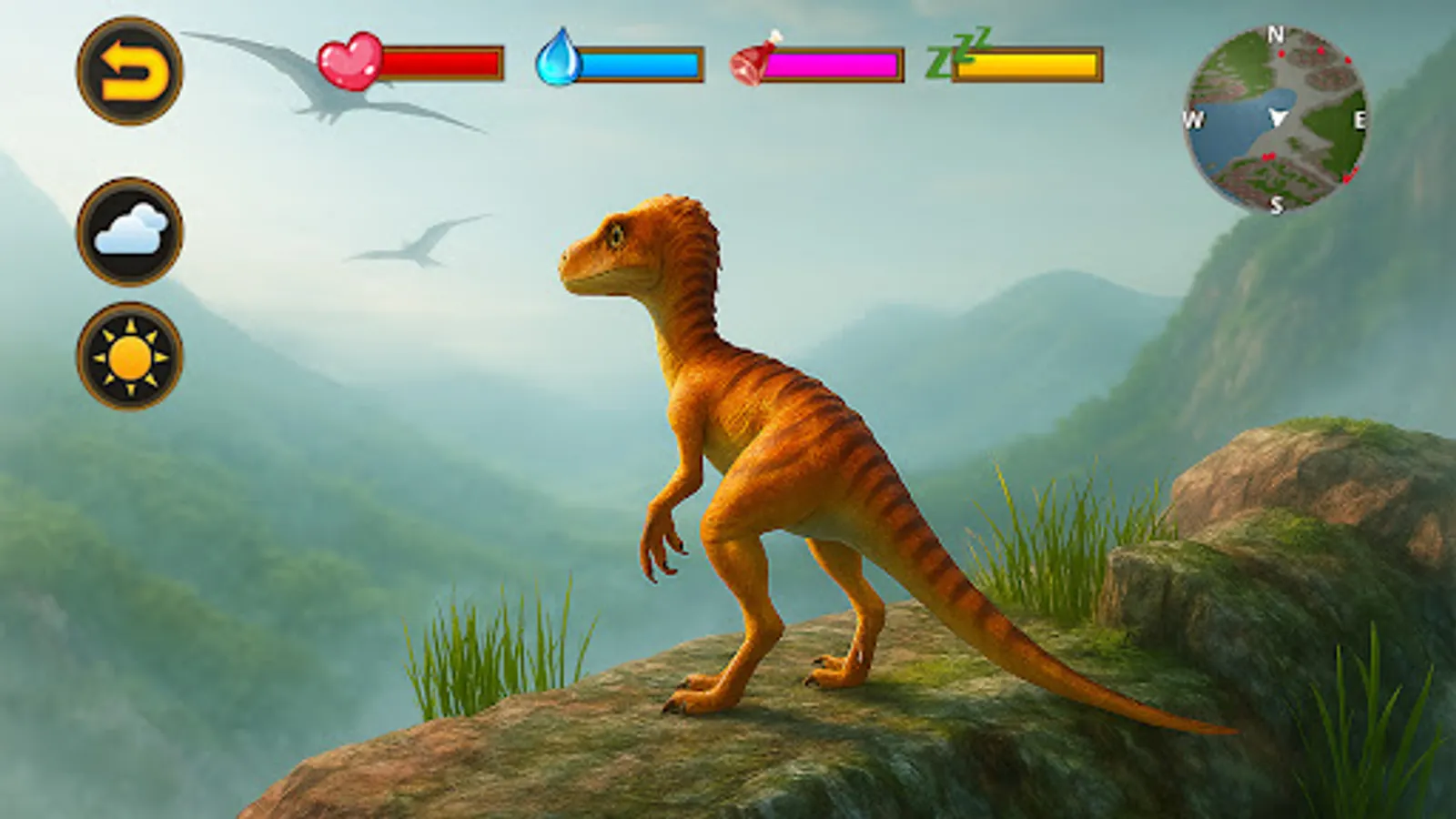1456x819 pixels.
Task: Click the blue thirst progress bar
Action: click(642, 64)
